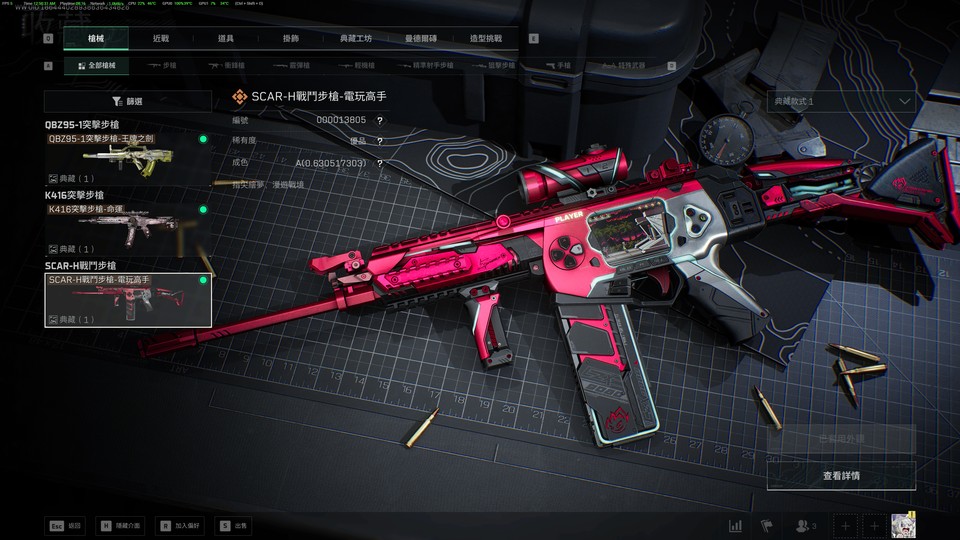The height and width of the screenshot is (540, 960).
Task: Select the SCAR-H 電玩高手 skin card
Action: (x=127, y=299)
